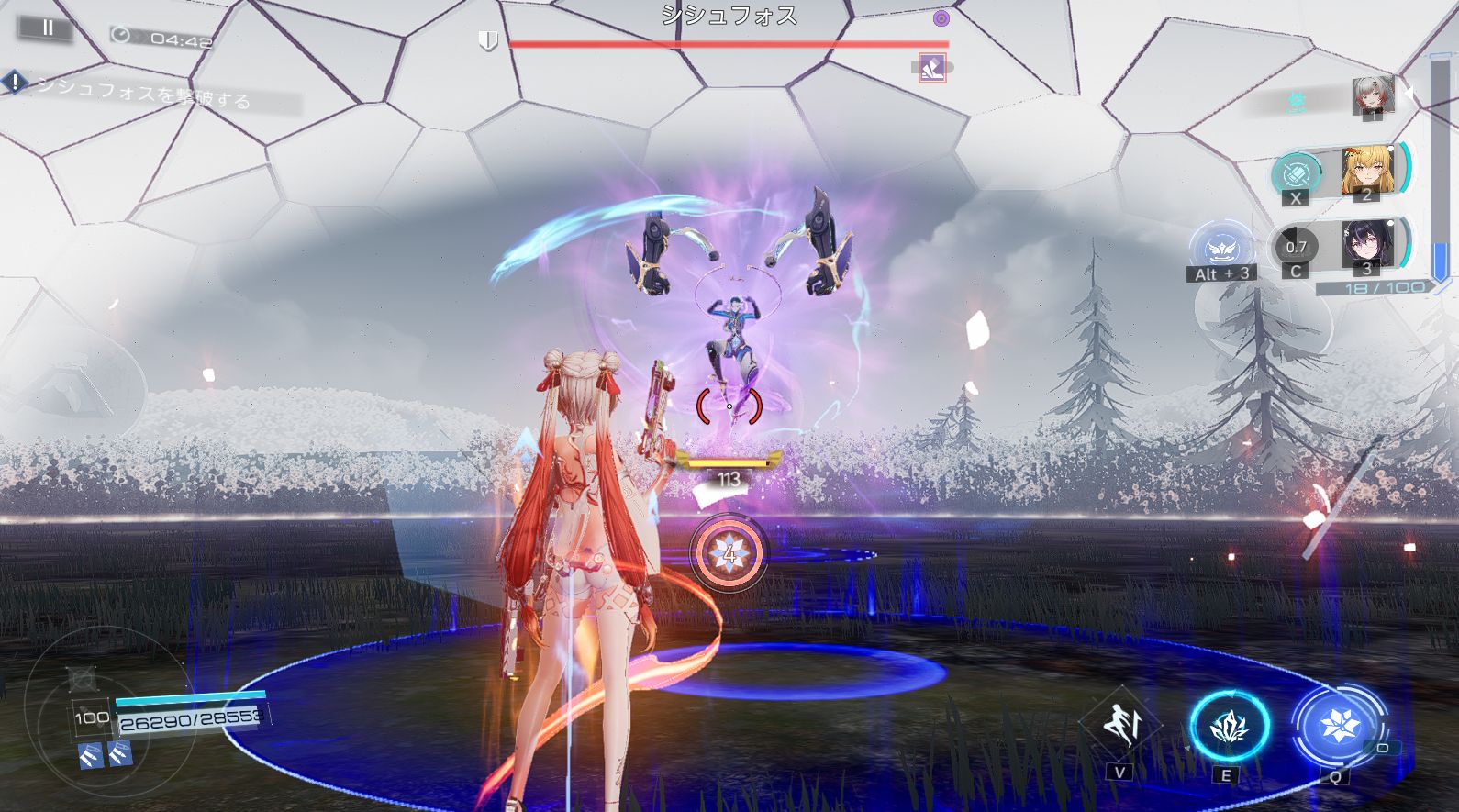Select the first bullet buff icon
The image size is (1459, 812).
(x=90, y=755)
